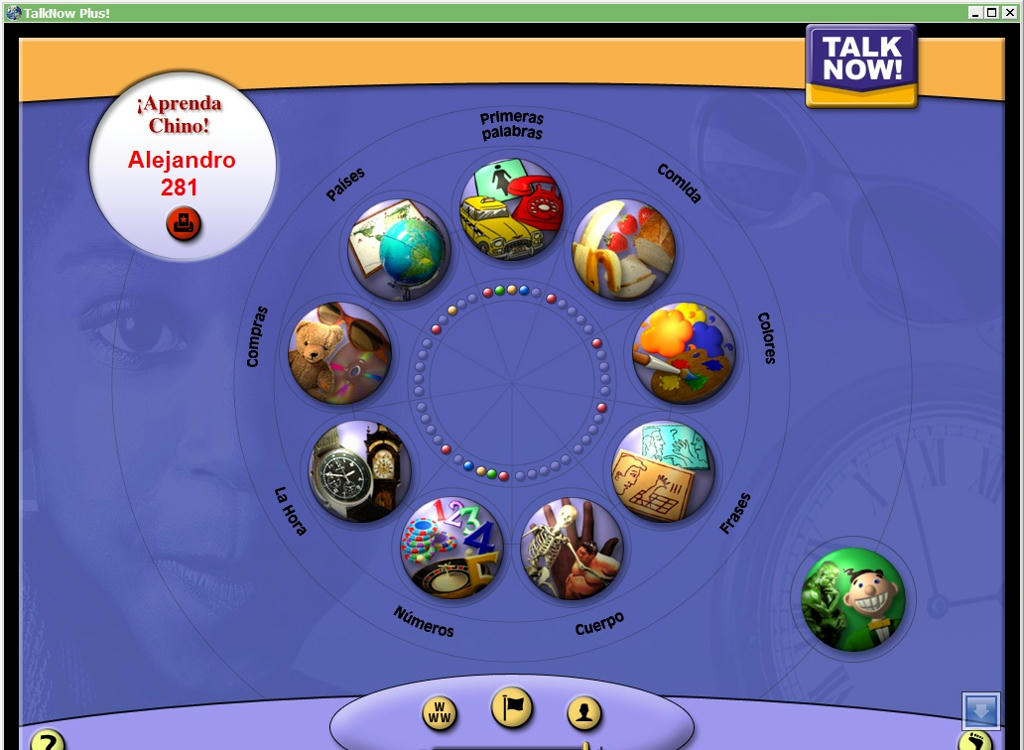Open help with the question mark button
1024x750 pixels.
47,741
